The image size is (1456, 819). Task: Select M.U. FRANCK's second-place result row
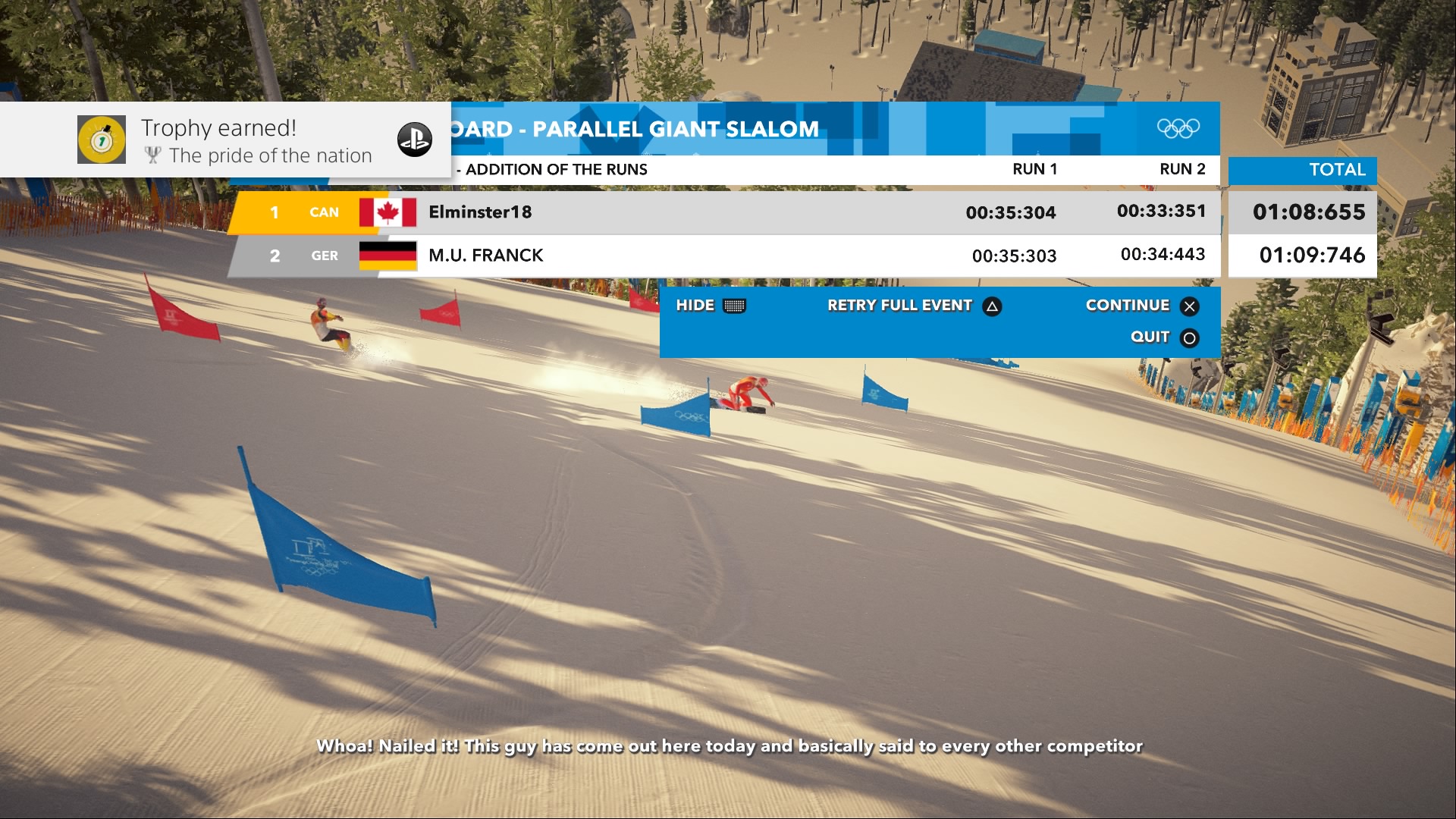point(724,256)
